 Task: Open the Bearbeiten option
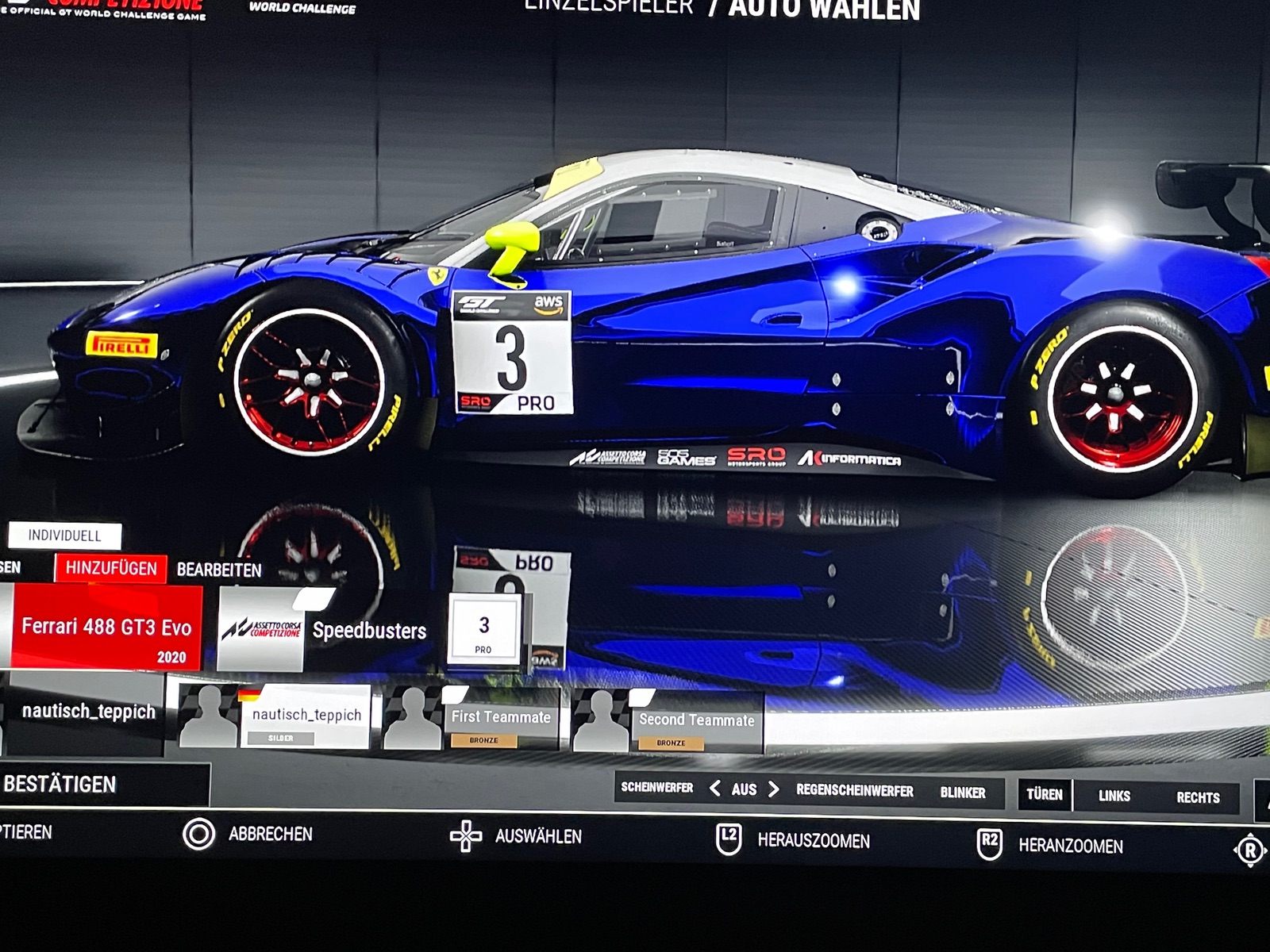click(x=219, y=570)
